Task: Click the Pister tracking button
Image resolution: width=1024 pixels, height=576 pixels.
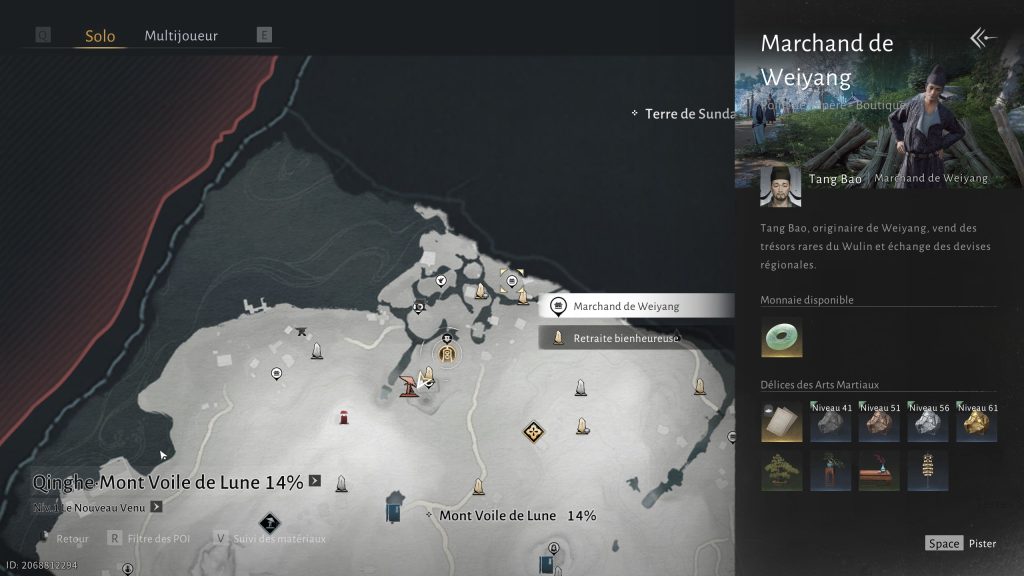Action: point(961,543)
